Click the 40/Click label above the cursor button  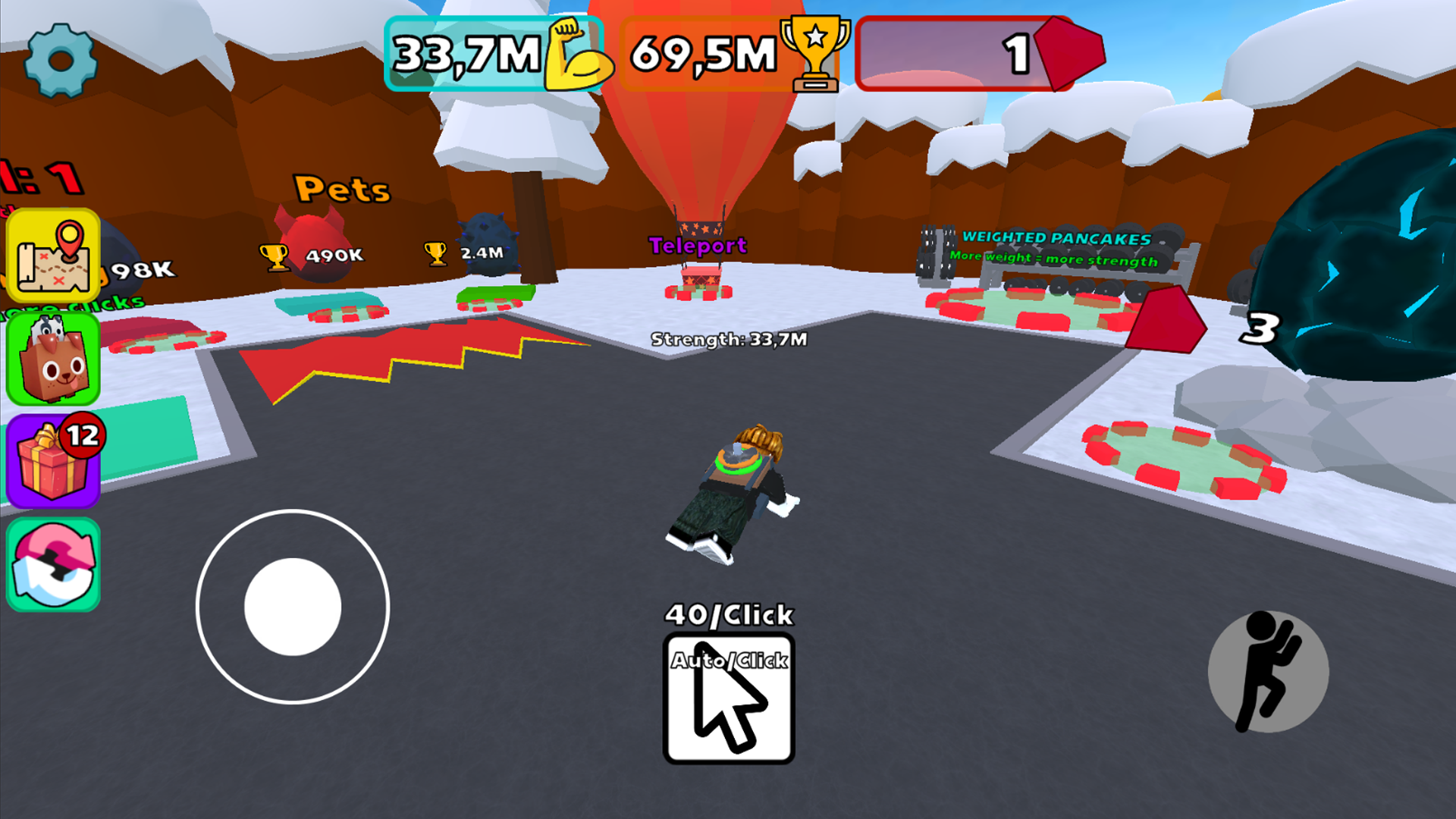coord(729,615)
